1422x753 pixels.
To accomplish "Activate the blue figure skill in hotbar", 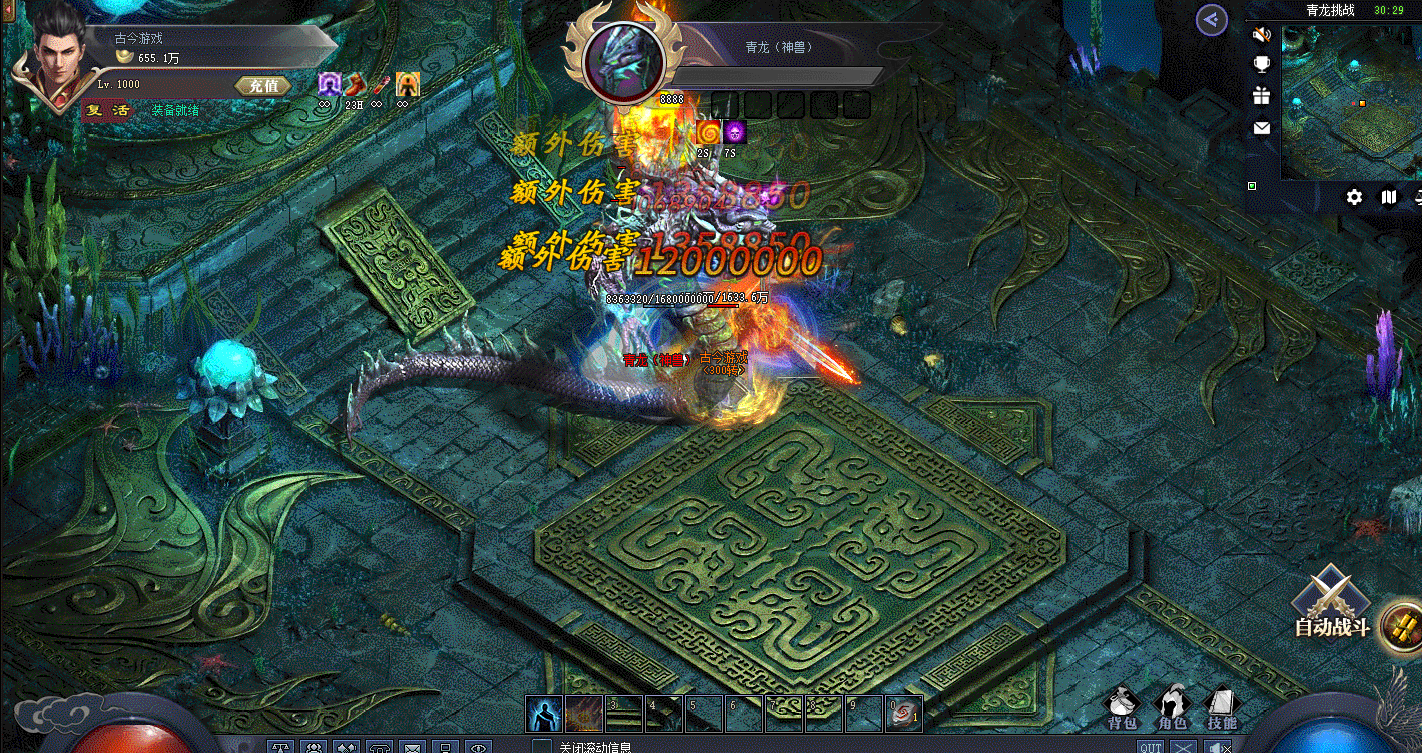I will [x=543, y=713].
